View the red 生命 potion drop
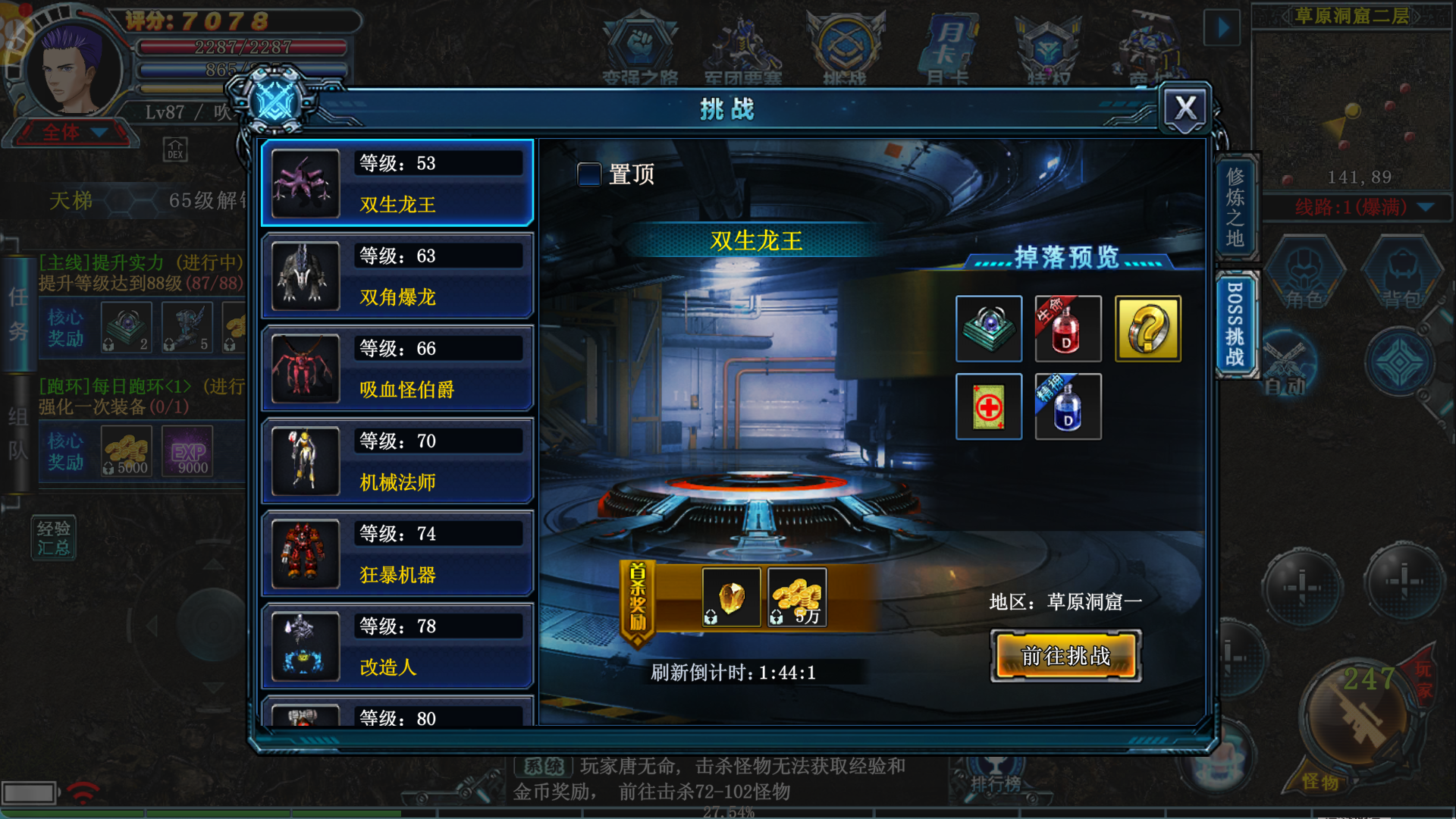The width and height of the screenshot is (1456, 819). point(1068,328)
